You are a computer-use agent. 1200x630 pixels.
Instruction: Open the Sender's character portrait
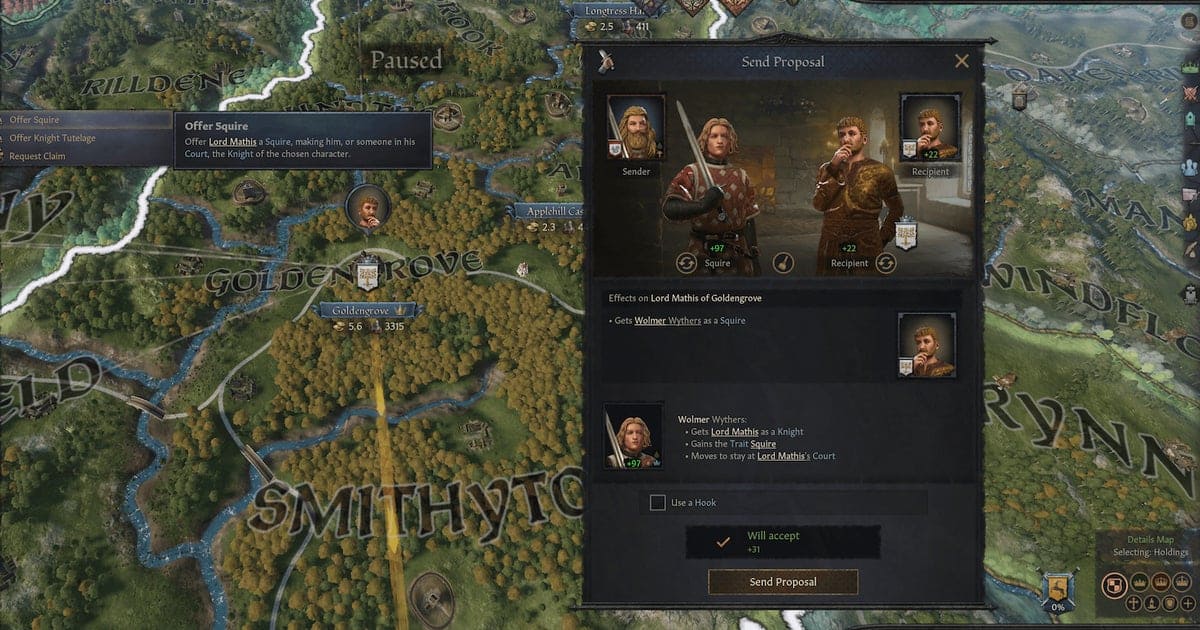pos(636,127)
